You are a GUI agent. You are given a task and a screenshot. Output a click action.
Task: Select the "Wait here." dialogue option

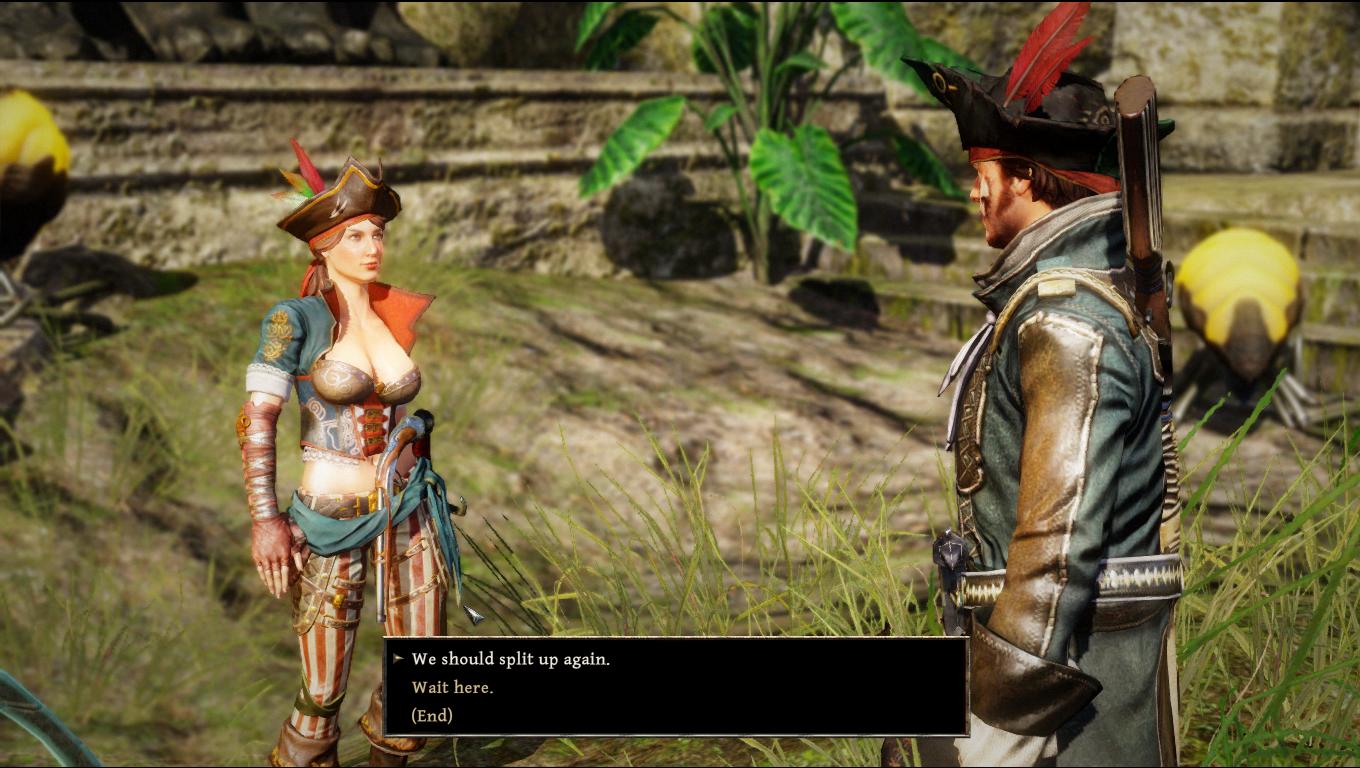click(x=452, y=687)
